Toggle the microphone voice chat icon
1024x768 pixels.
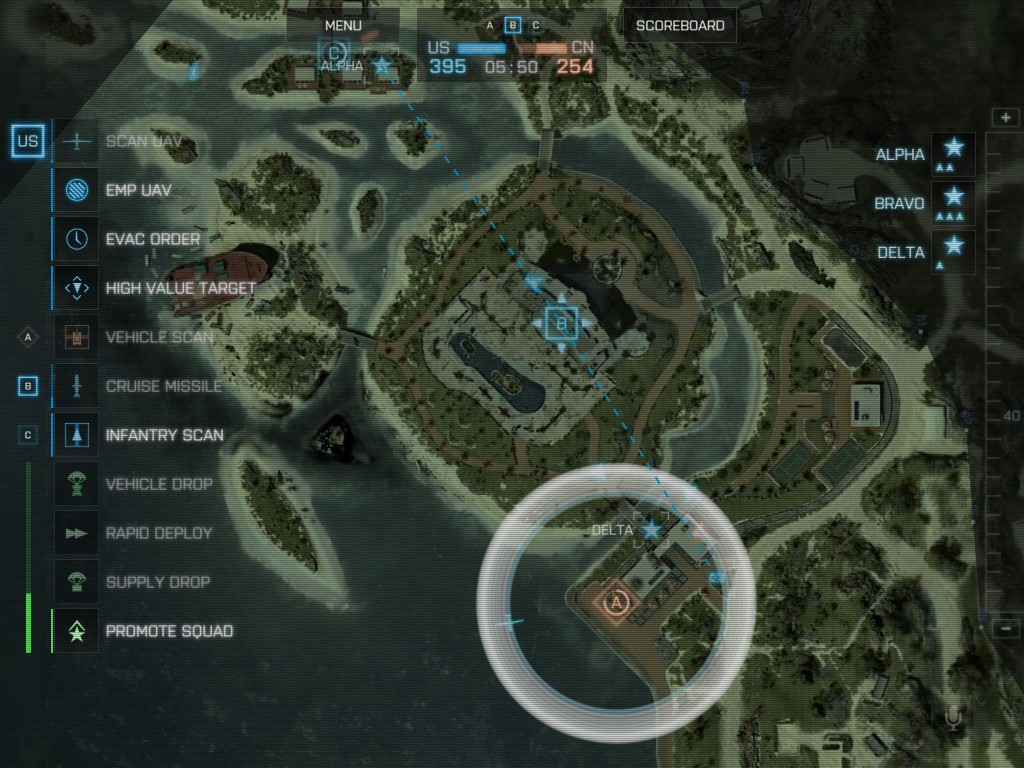[953, 718]
